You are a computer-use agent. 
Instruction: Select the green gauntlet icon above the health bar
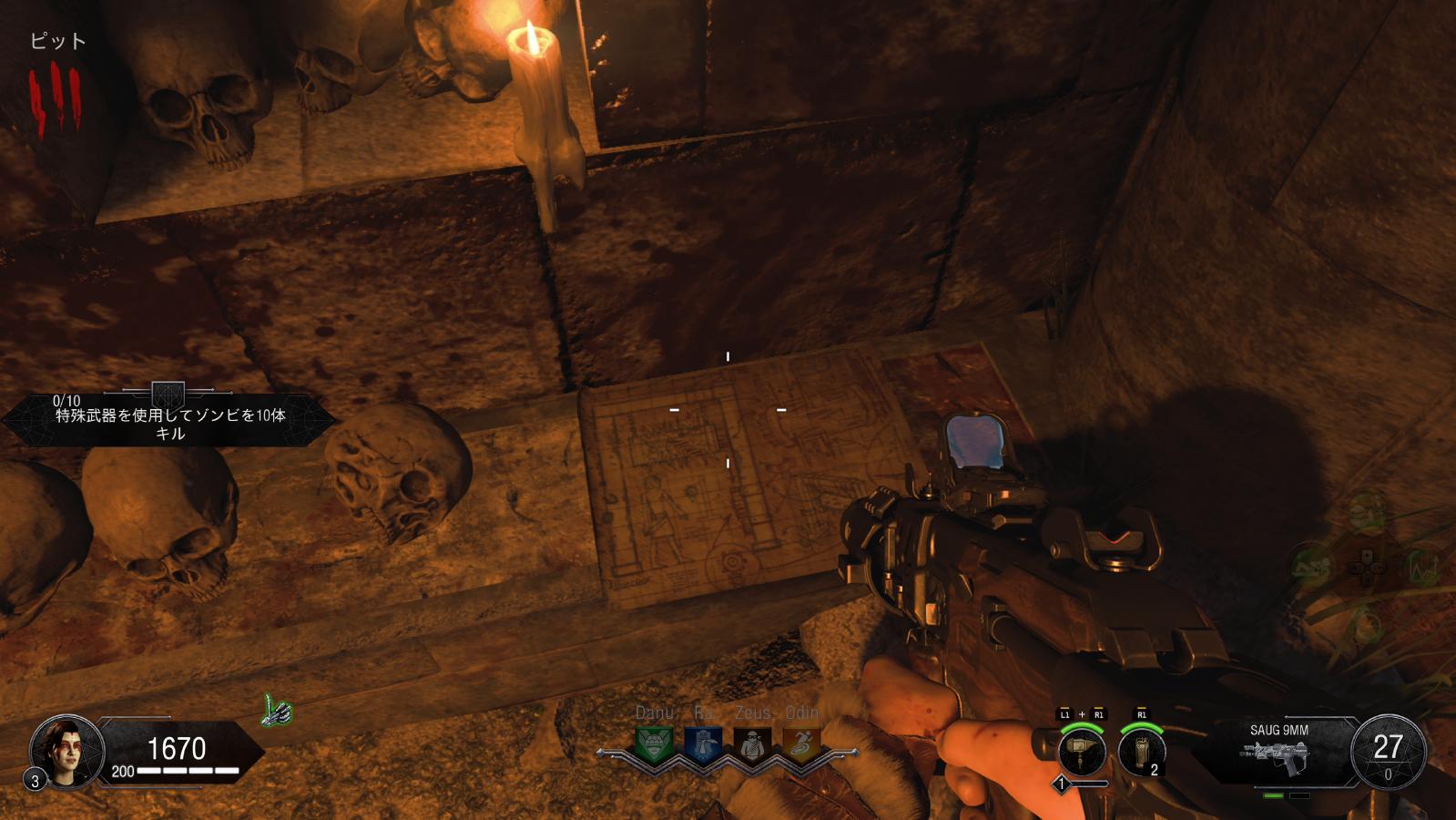pyautogui.click(x=277, y=710)
